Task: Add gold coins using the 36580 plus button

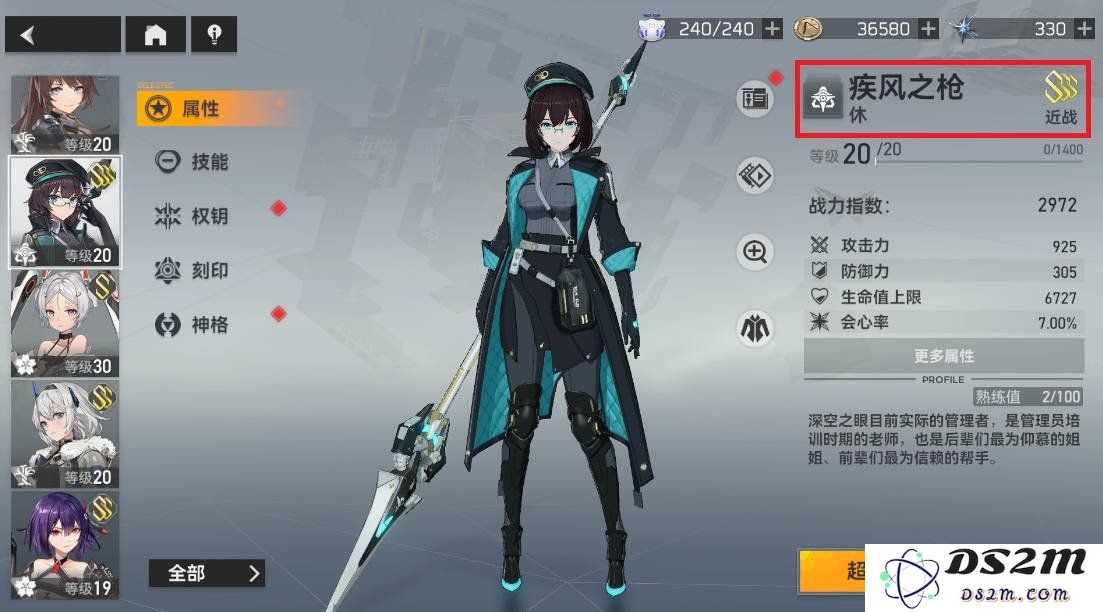Action: click(x=928, y=29)
